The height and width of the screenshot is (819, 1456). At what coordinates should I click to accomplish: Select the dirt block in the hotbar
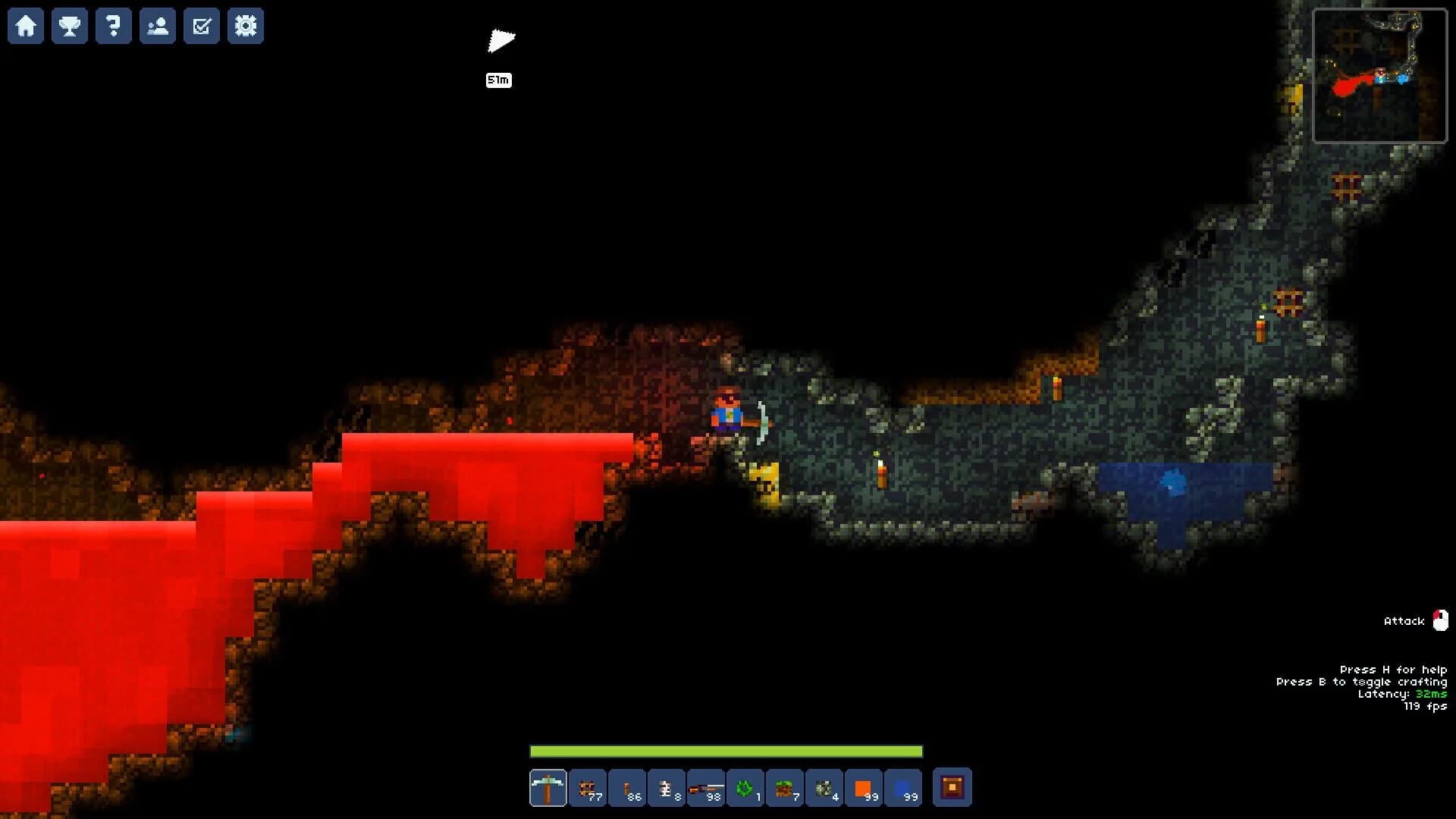pos(784,789)
